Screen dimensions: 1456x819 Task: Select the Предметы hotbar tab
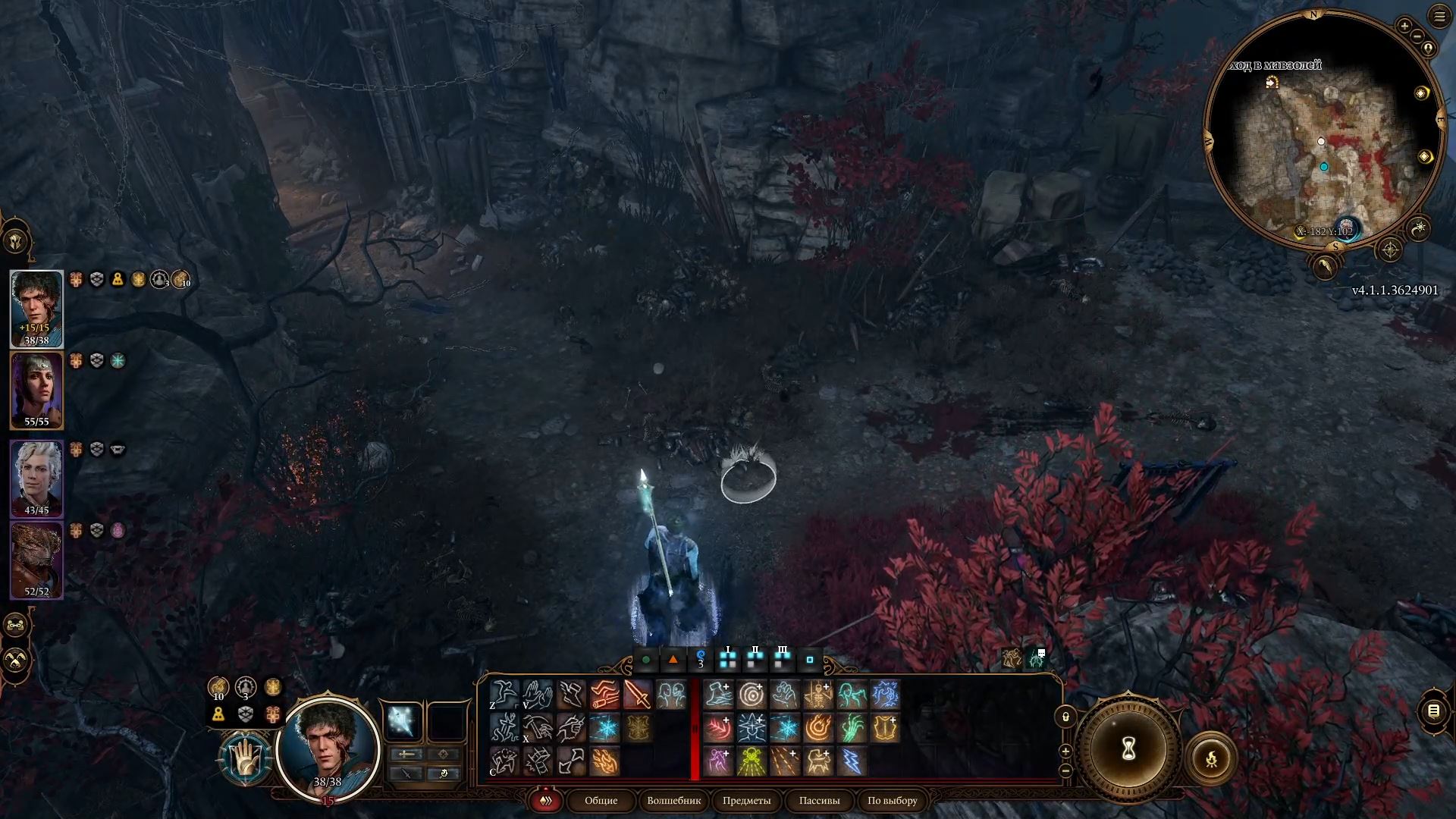tap(746, 800)
